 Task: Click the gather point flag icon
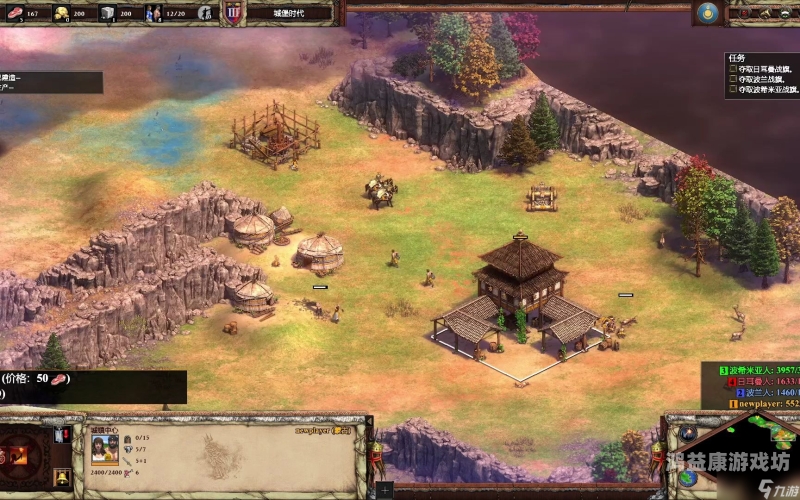click(61, 436)
